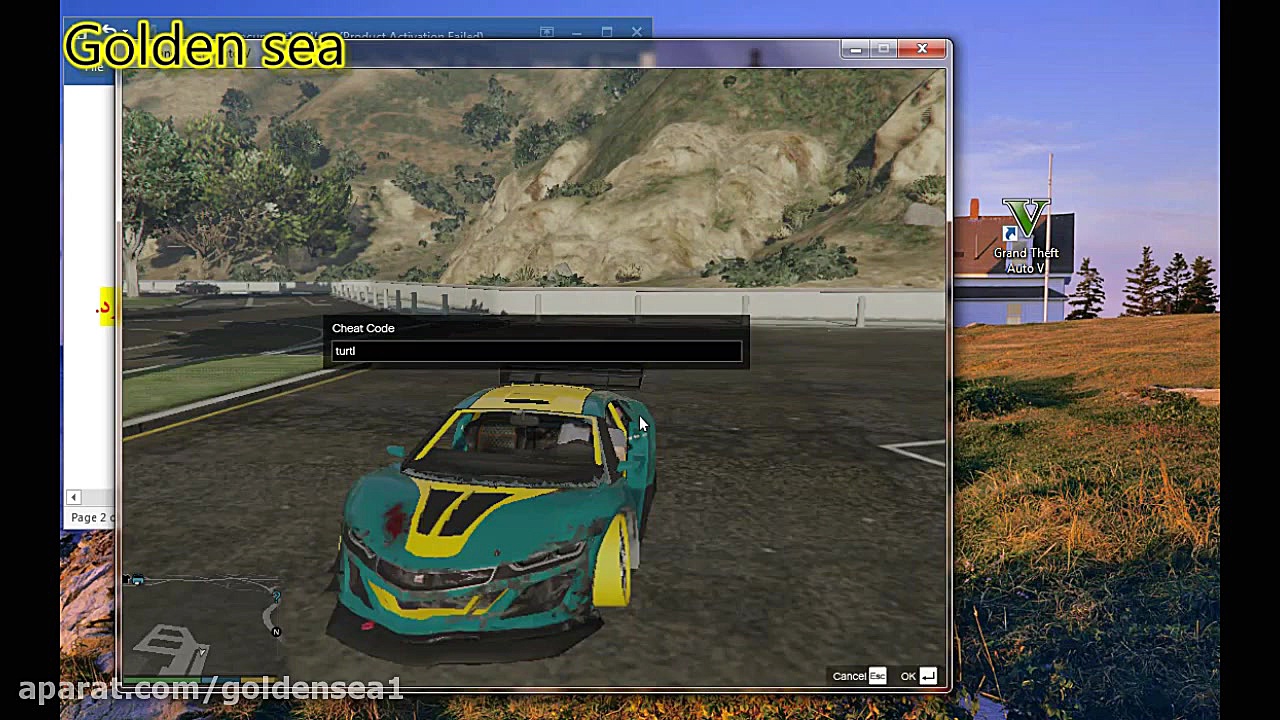This screenshot has width=1280, height=720.
Task: Click the Undo icon on Word's Quick Access Toolbar
Action: tap(108, 31)
